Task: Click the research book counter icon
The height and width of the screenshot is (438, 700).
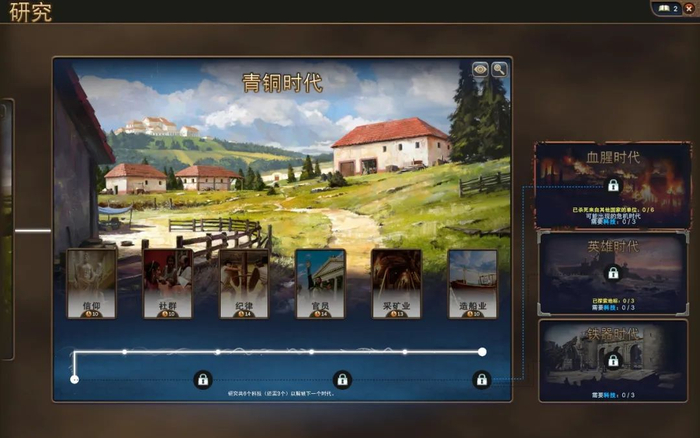Action: tap(667, 9)
